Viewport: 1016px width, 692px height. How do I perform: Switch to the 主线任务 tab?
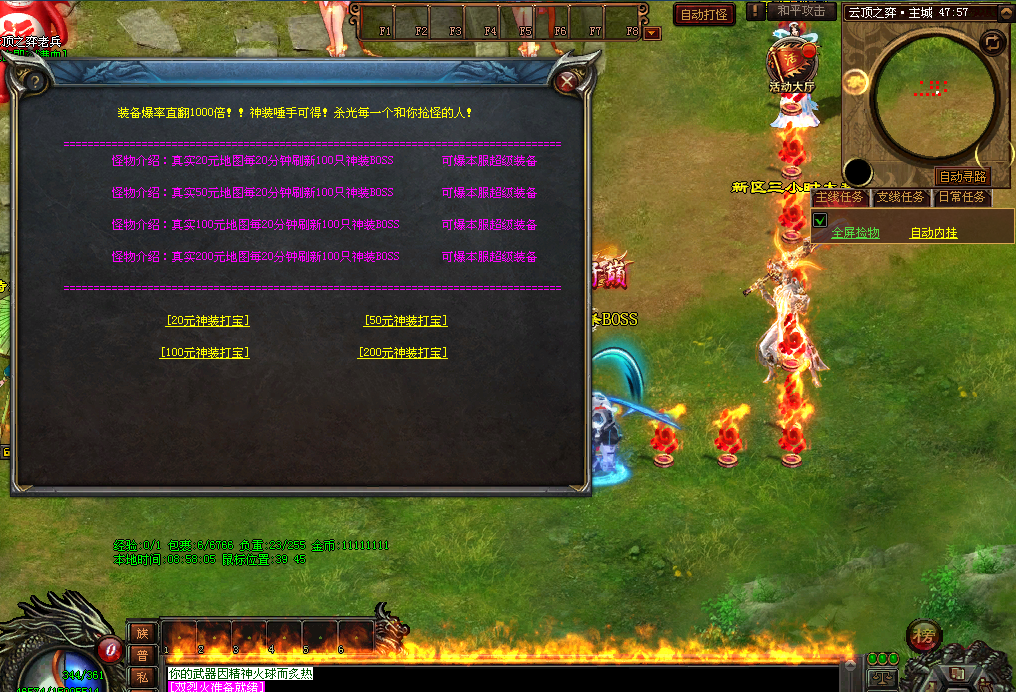pos(839,197)
